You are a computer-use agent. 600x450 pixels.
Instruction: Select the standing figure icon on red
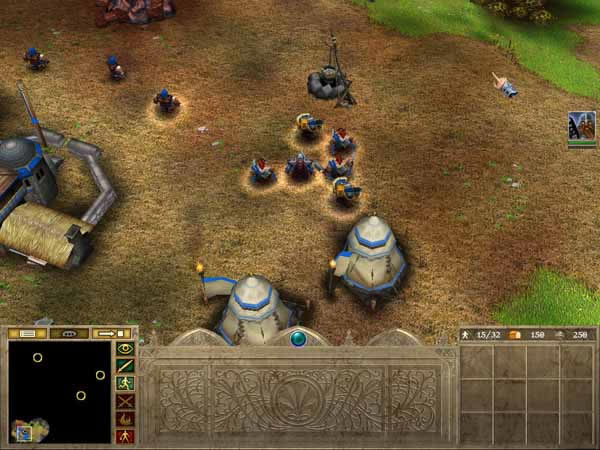click(x=125, y=435)
